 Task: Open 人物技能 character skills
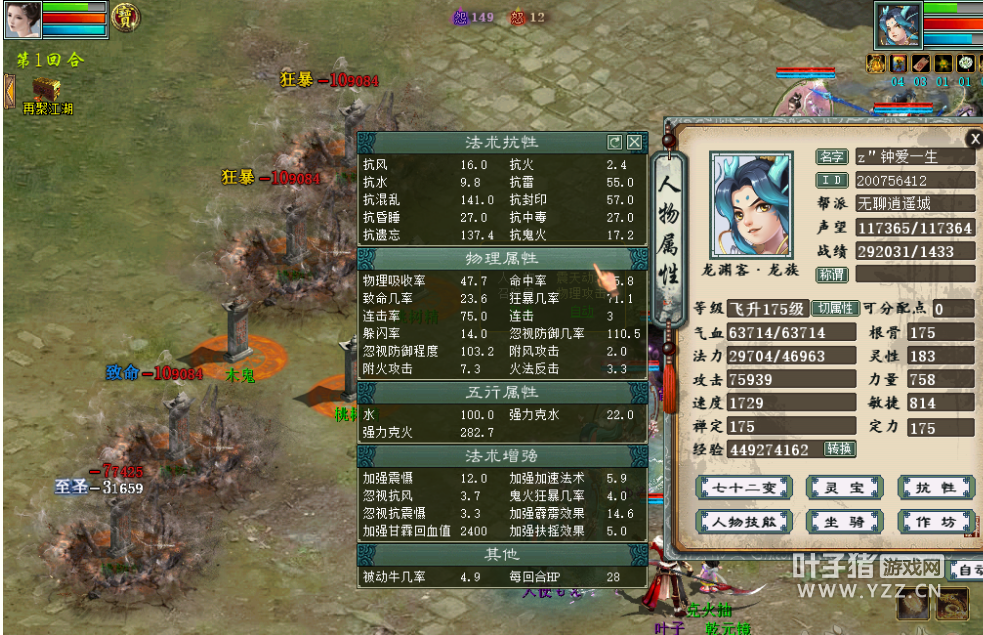(x=745, y=521)
